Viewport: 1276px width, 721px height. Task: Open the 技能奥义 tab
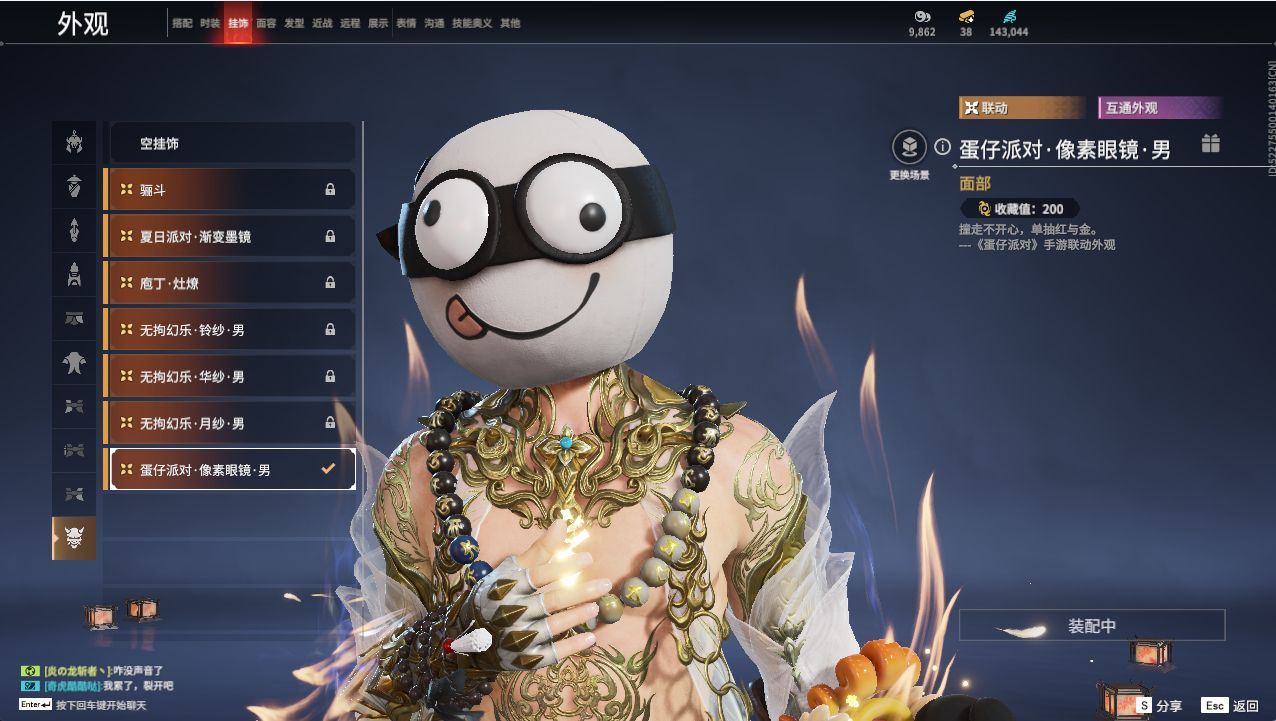472,23
